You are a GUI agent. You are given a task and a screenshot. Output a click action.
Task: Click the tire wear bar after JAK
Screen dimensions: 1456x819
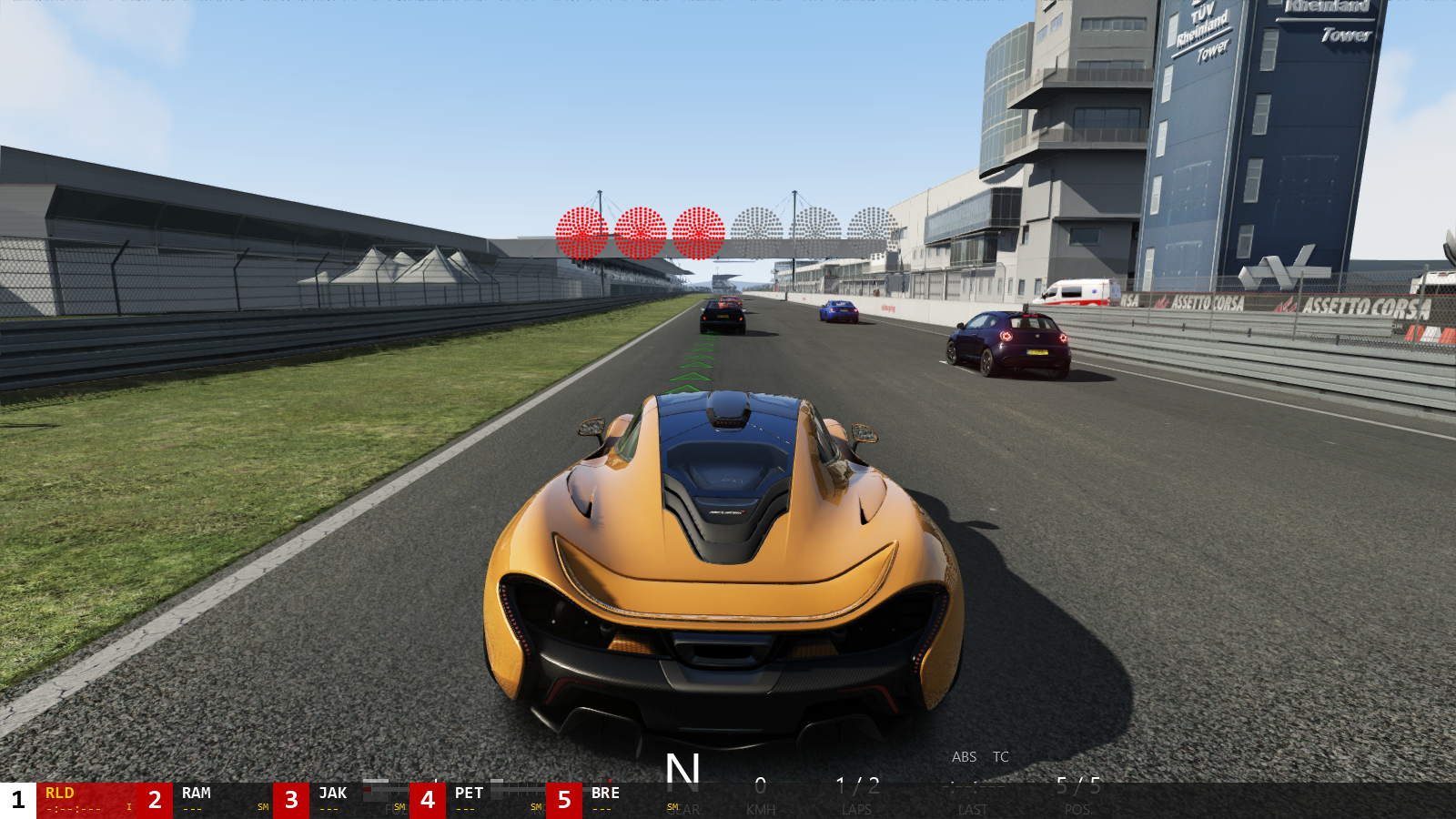point(385,790)
